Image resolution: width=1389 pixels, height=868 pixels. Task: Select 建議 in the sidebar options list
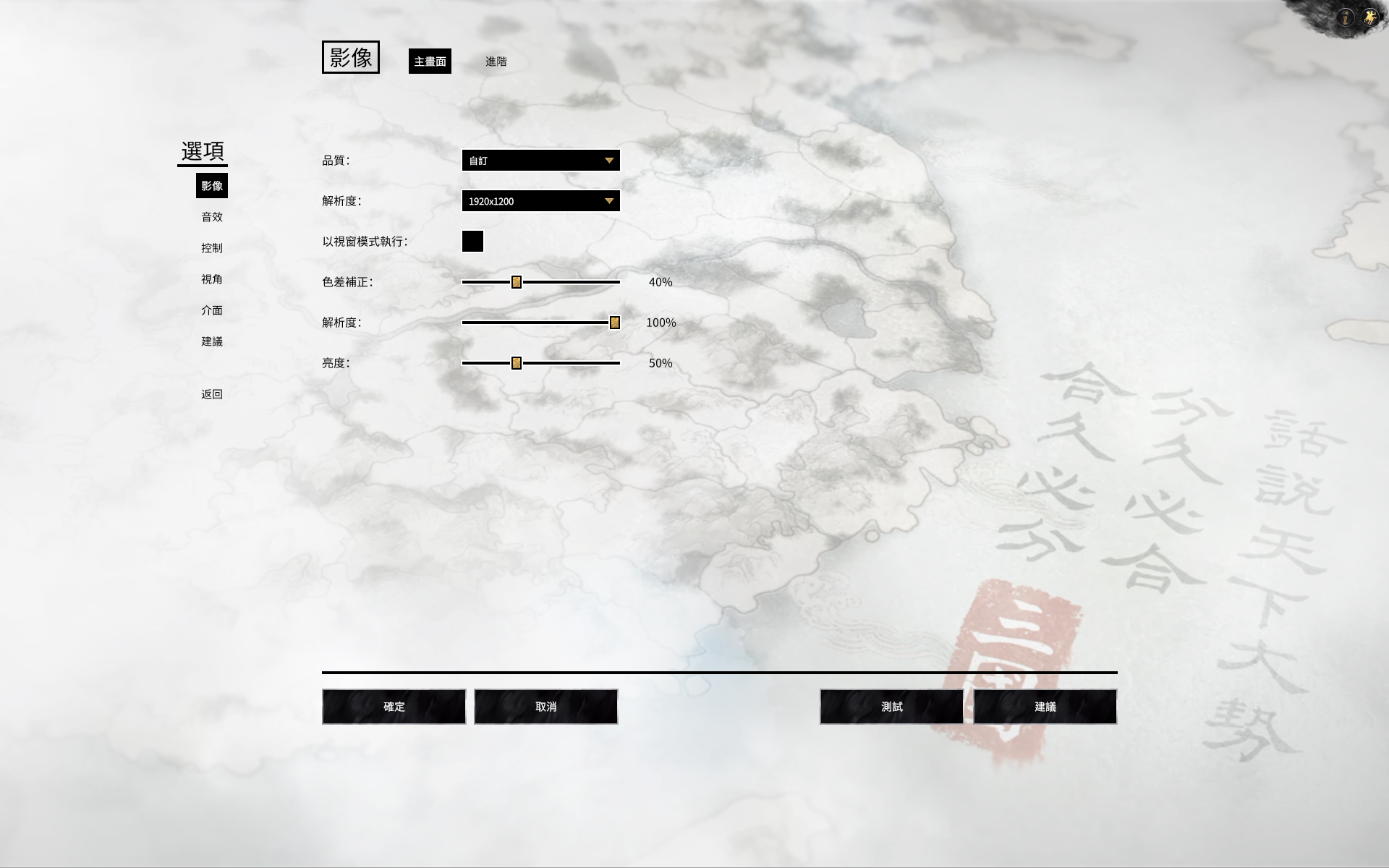pyautogui.click(x=212, y=341)
